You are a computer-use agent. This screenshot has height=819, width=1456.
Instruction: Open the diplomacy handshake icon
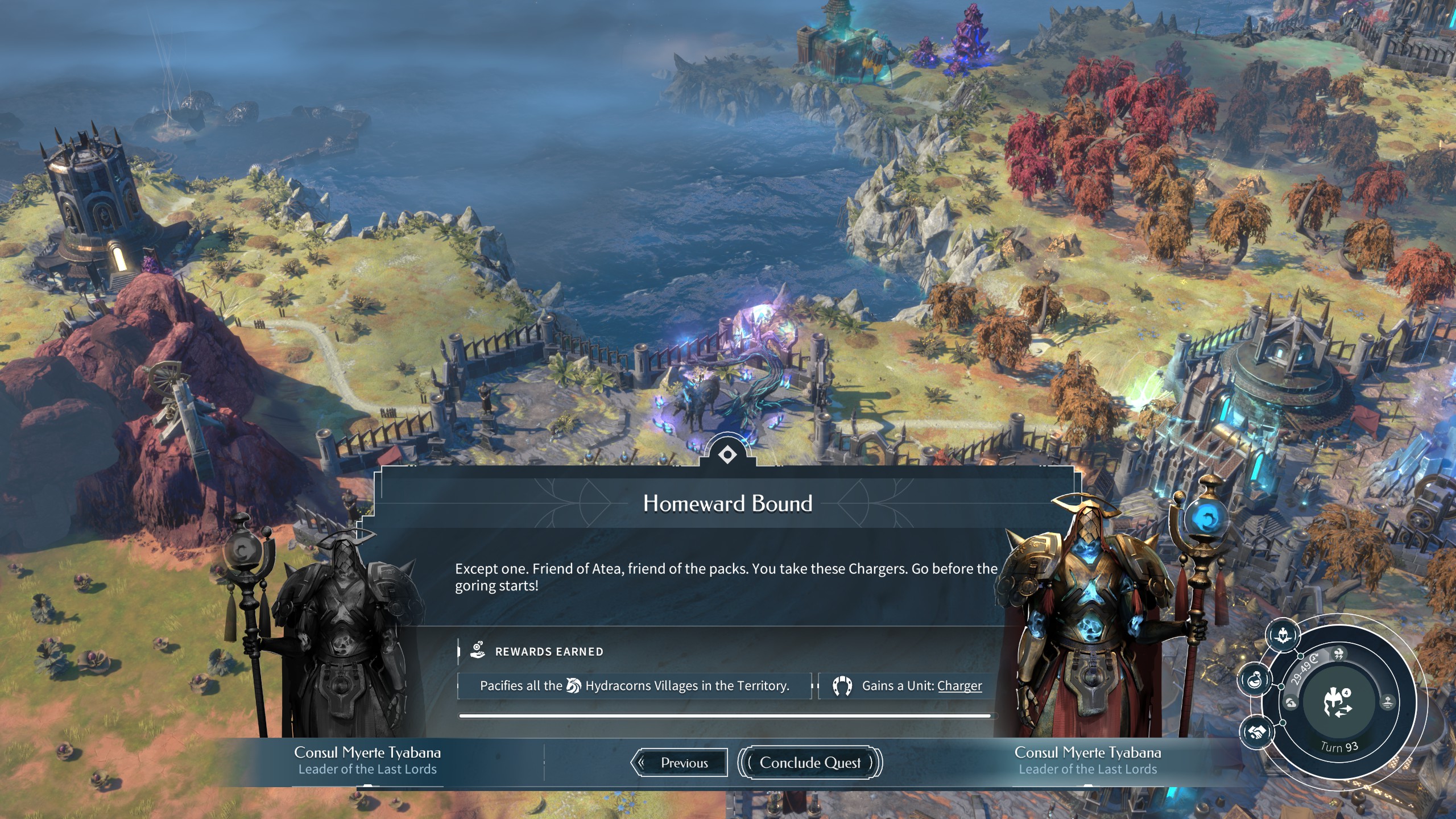(x=1258, y=732)
